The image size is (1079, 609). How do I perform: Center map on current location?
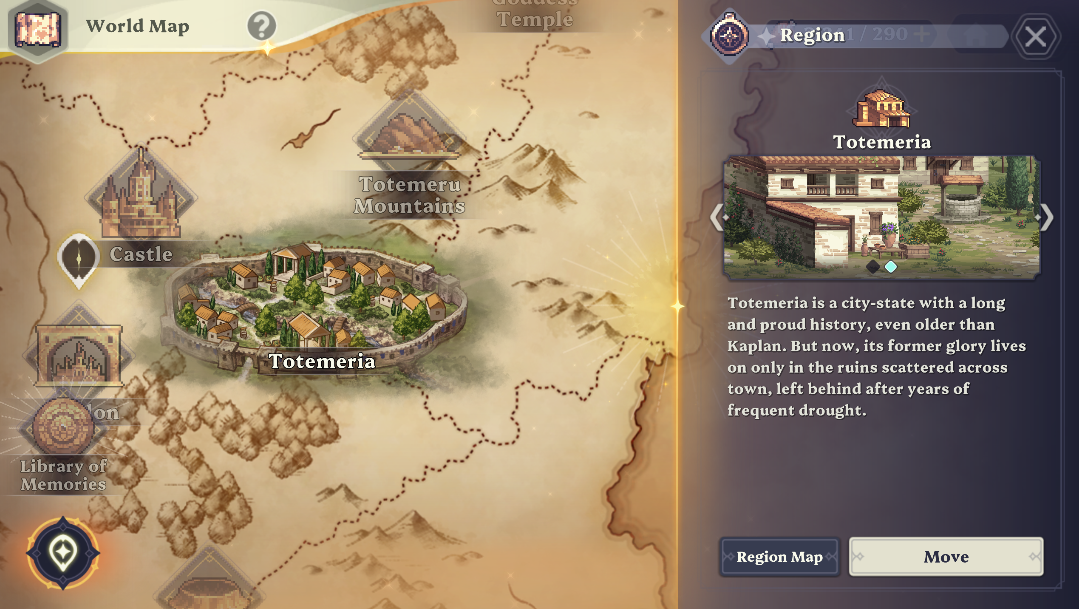click(64, 552)
